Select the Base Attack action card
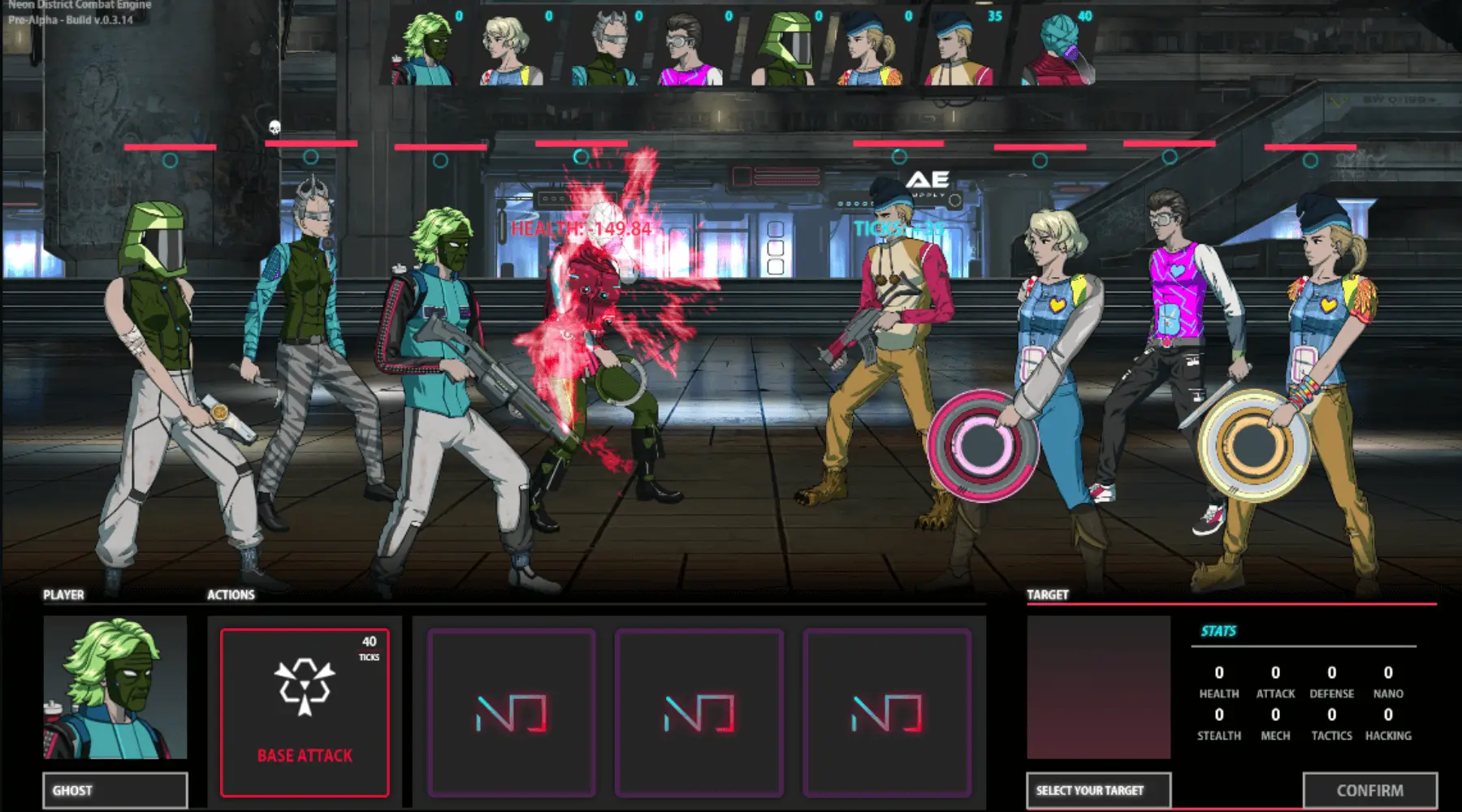The image size is (1462, 812). pyautogui.click(x=305, y=712)
